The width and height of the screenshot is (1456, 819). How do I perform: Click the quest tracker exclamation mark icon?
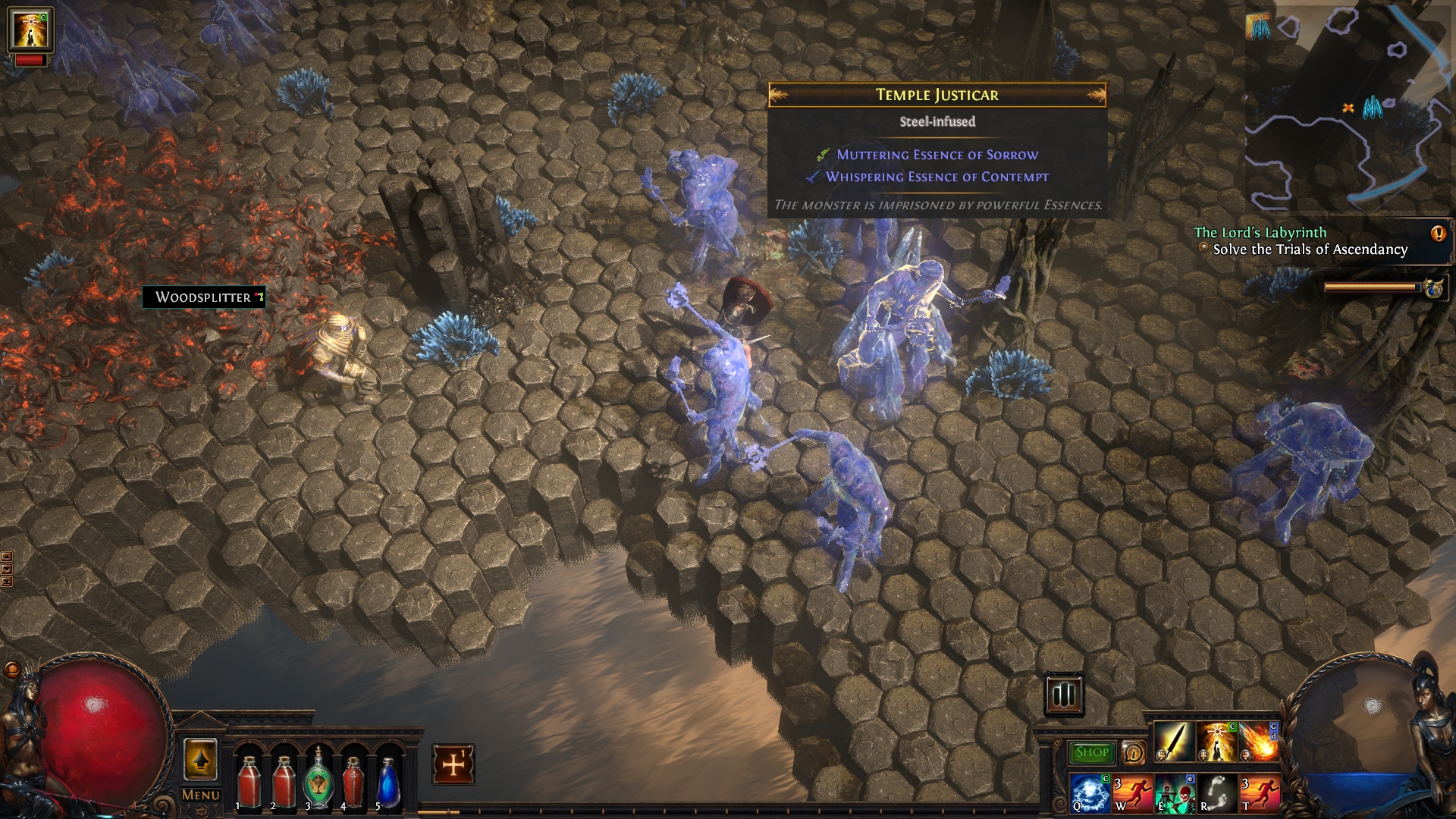1438,234
